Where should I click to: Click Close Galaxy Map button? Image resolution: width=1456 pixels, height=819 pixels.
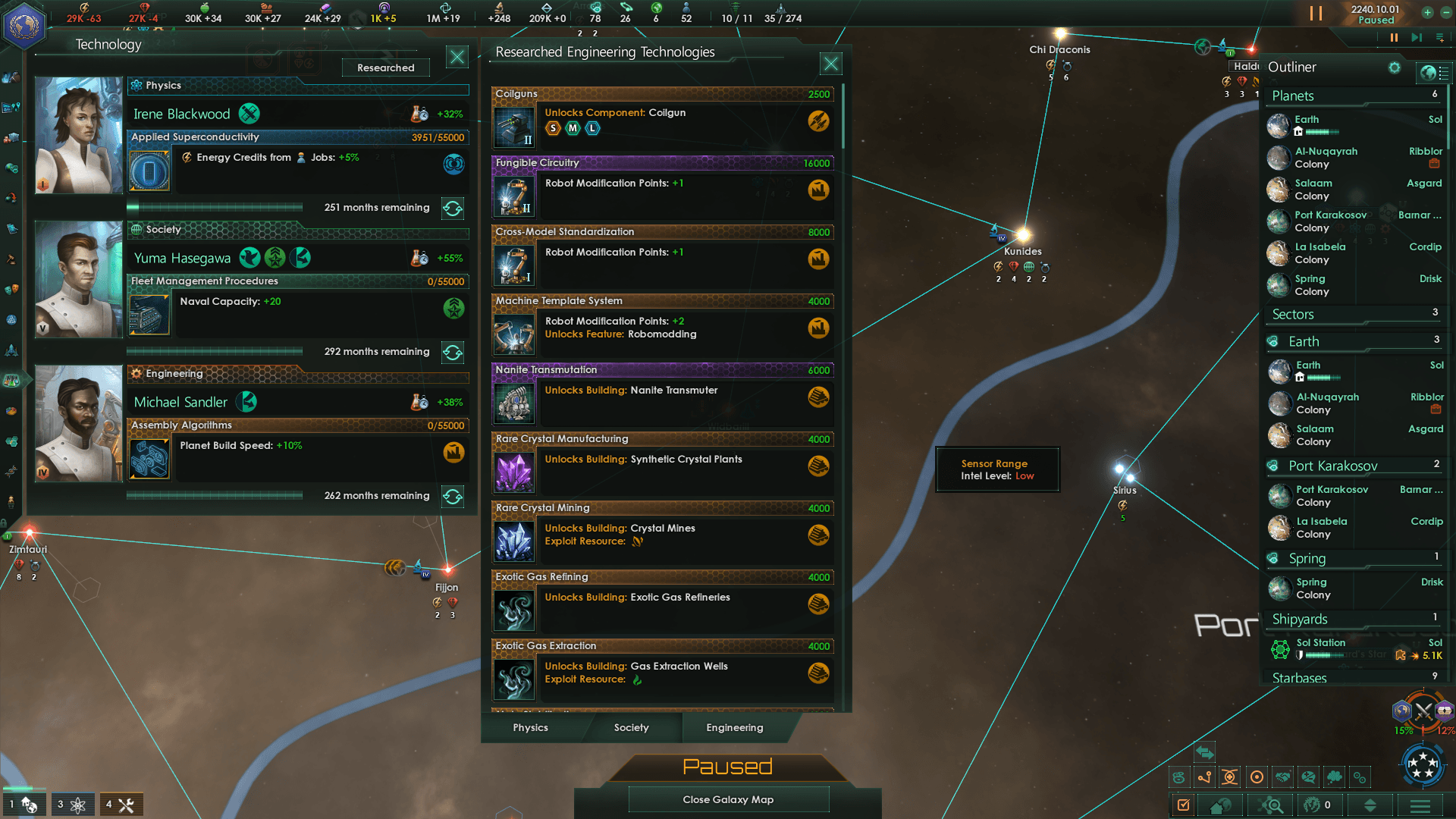[728, 799]
